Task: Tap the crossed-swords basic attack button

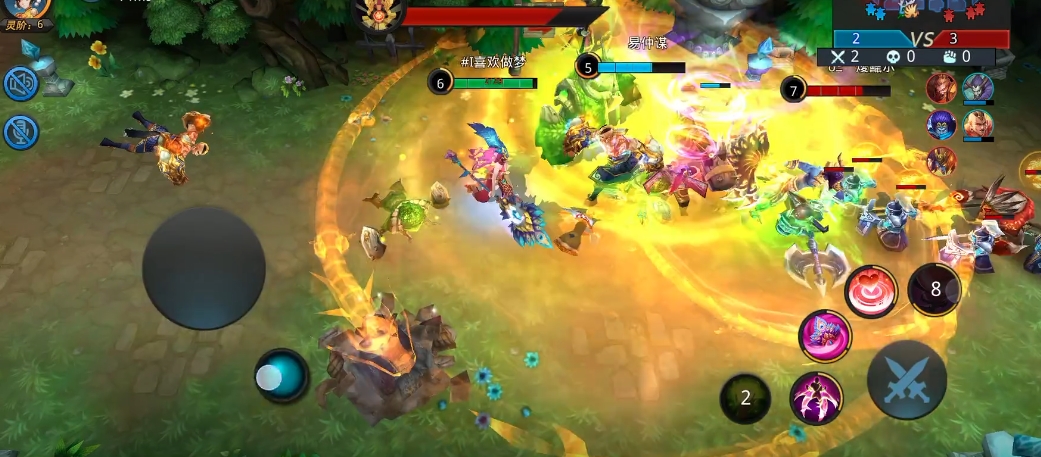Action: tap(906, 380)
